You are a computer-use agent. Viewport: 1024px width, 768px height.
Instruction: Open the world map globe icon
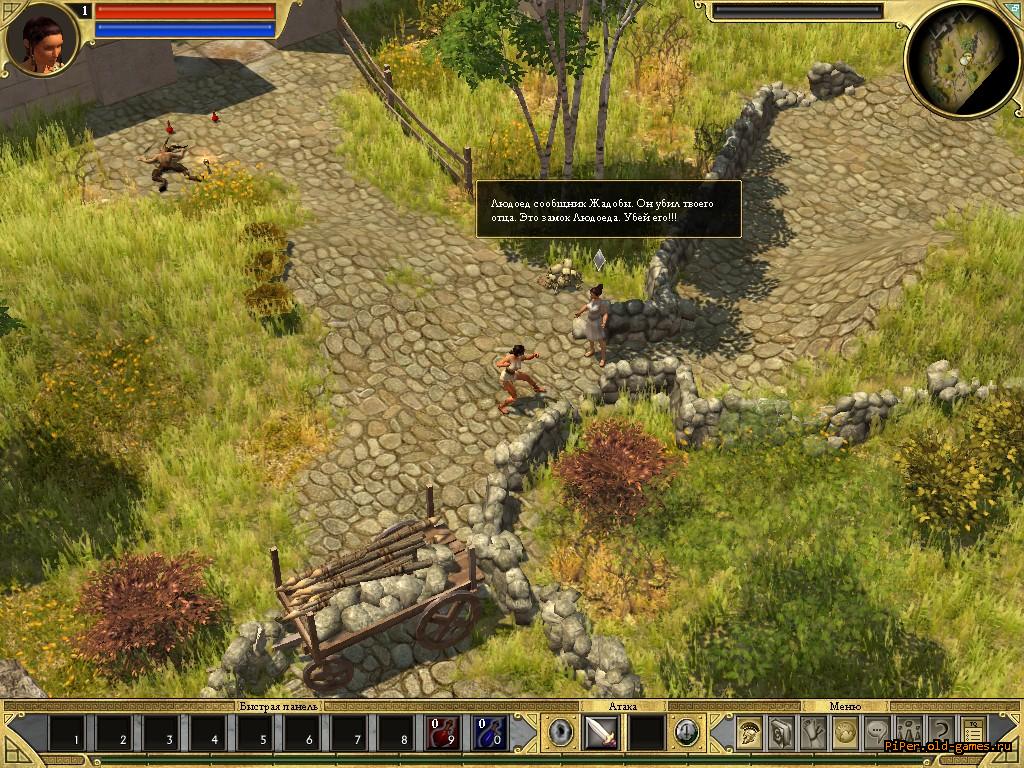coord(845,733)
